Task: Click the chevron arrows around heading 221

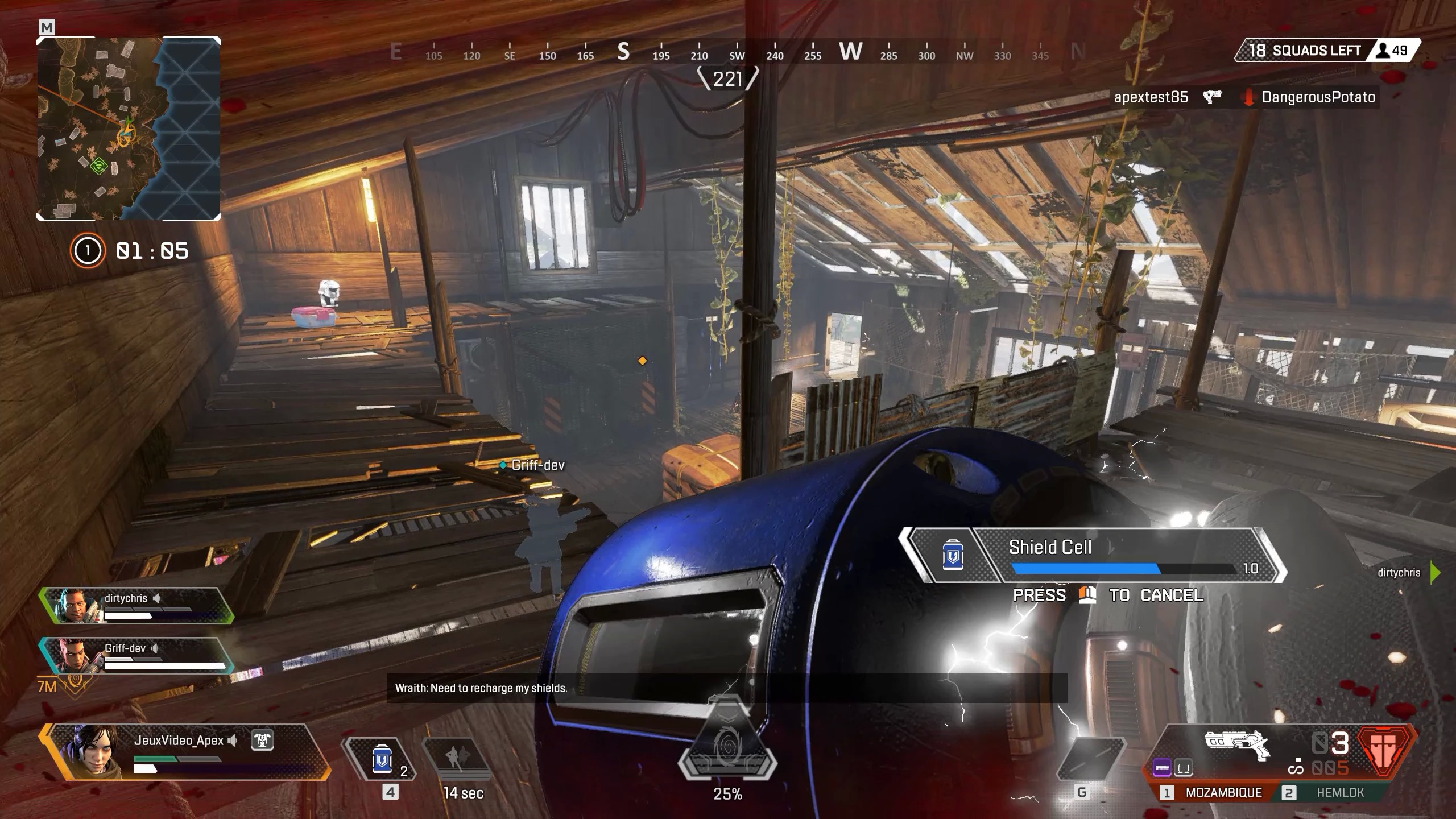Action: (728, 78)
